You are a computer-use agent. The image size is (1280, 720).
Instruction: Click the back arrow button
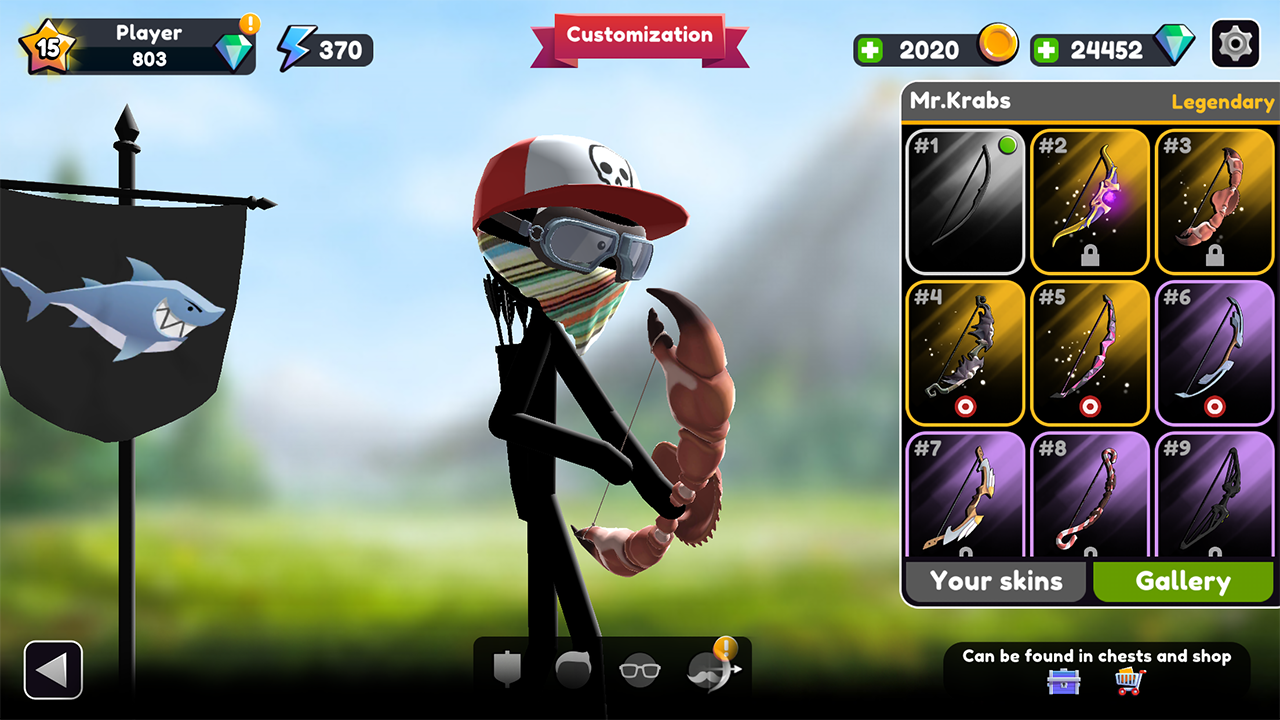[52, 668]
